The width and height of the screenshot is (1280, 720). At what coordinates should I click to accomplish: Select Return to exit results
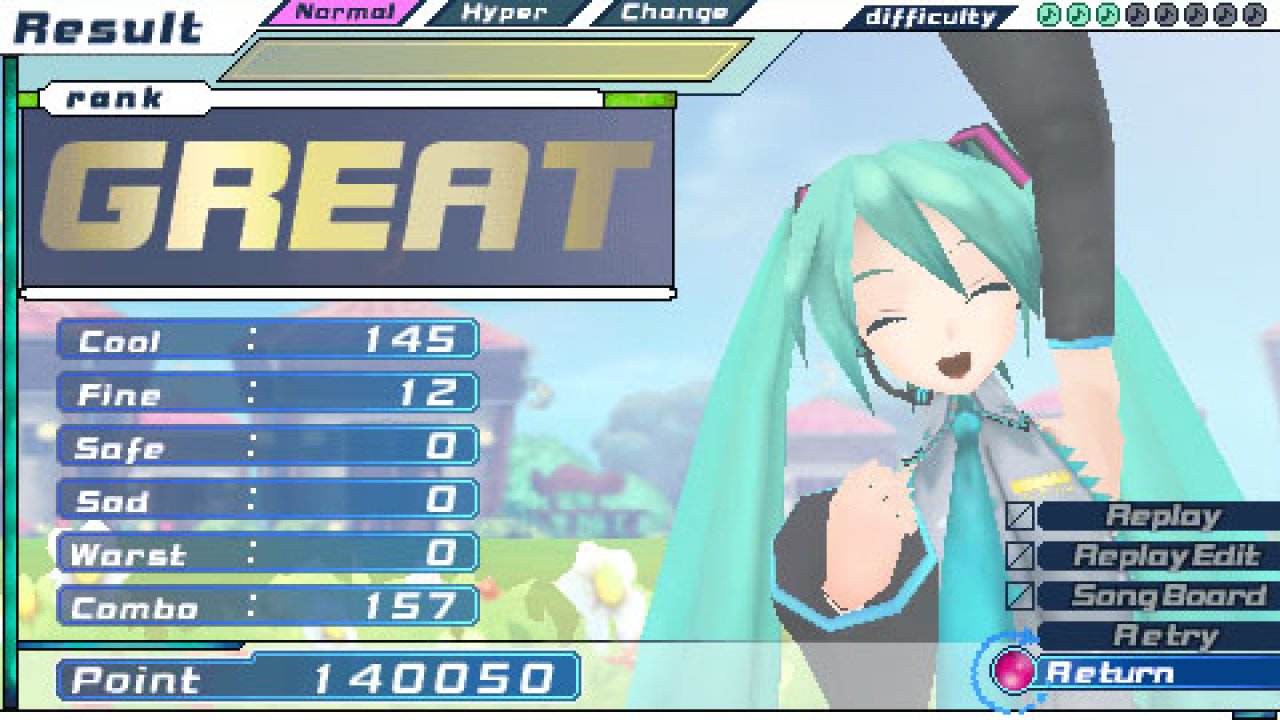[1110, 672]
